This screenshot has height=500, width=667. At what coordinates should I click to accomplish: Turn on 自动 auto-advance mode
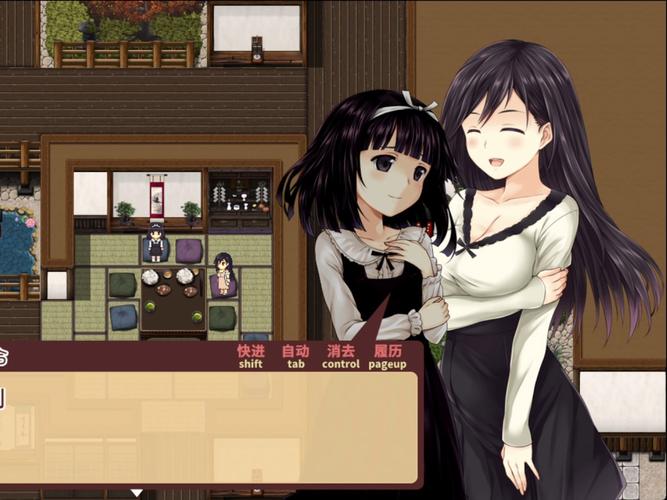coord(295,357)
